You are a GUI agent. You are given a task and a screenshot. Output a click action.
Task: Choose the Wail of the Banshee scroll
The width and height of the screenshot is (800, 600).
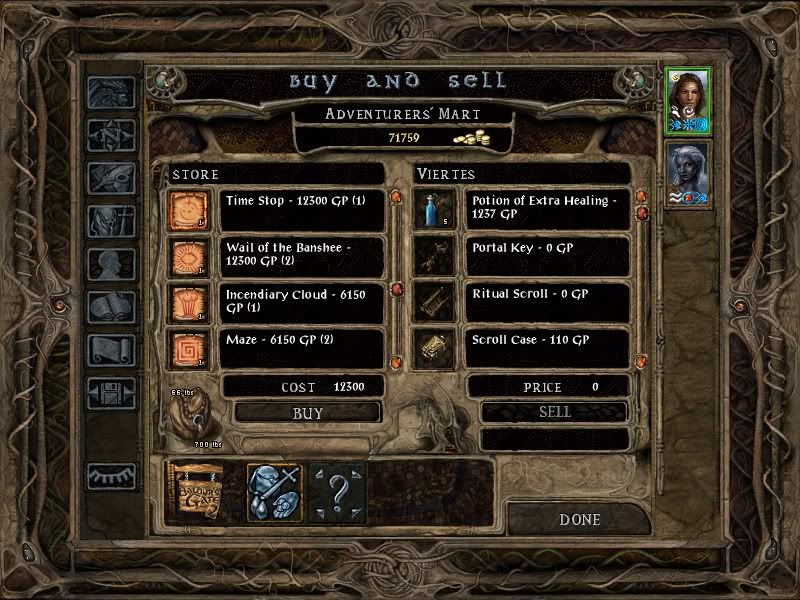300,254
